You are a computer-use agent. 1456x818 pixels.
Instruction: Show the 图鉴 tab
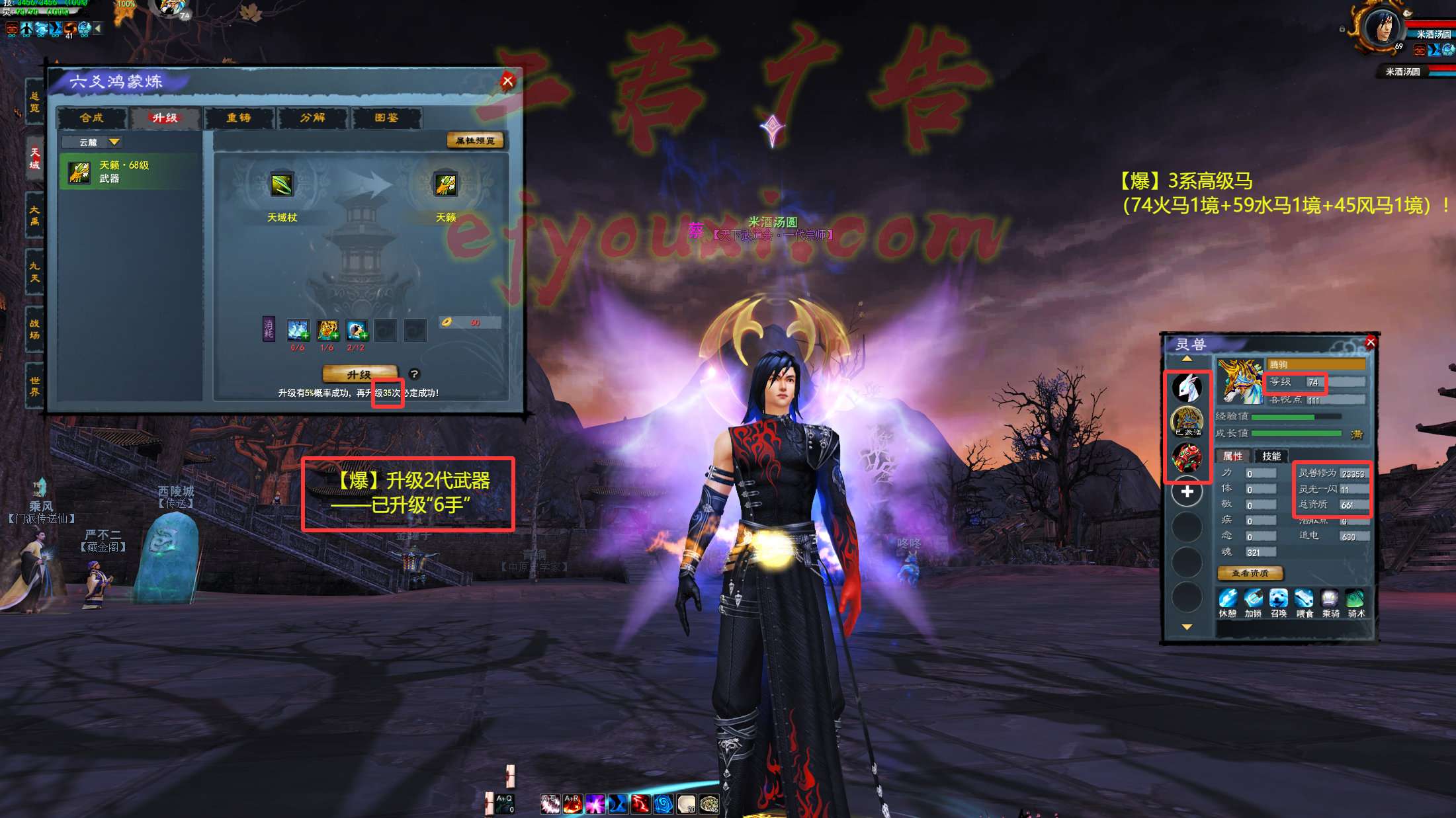pos(386,118)
